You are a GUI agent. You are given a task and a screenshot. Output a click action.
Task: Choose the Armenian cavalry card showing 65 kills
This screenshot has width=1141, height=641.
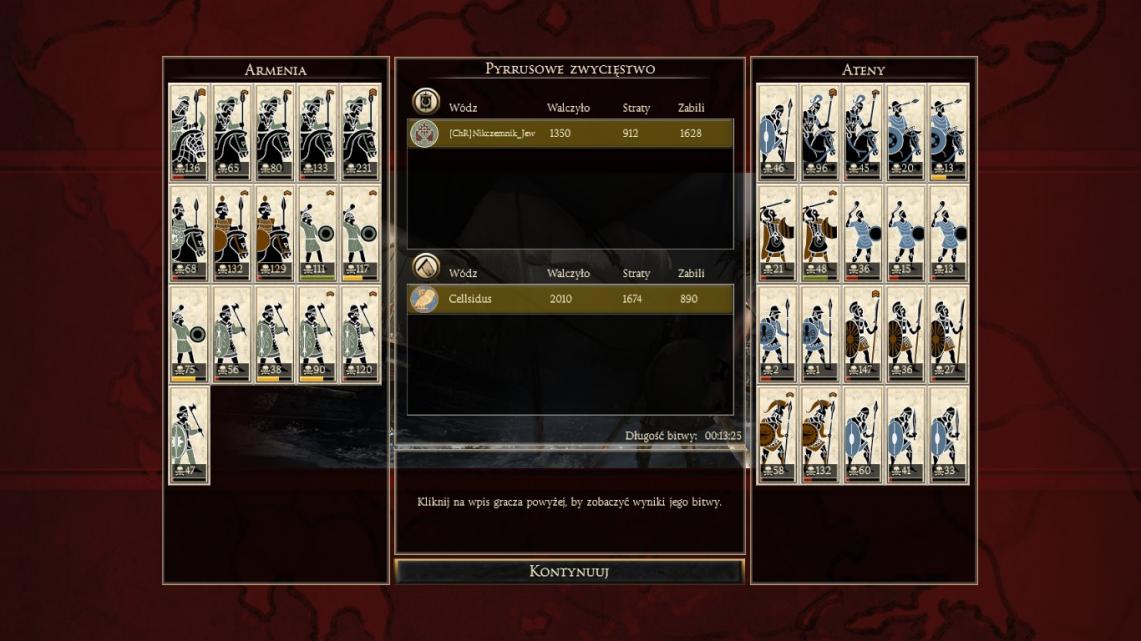tap(232, 131)
